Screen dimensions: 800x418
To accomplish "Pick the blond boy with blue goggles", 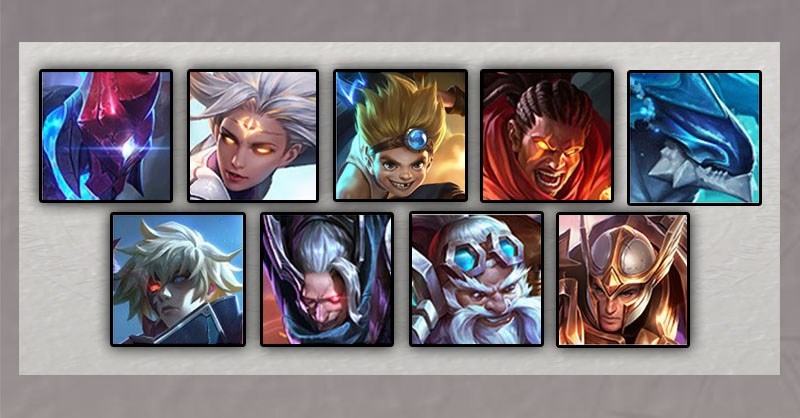I will click(400, 136).
